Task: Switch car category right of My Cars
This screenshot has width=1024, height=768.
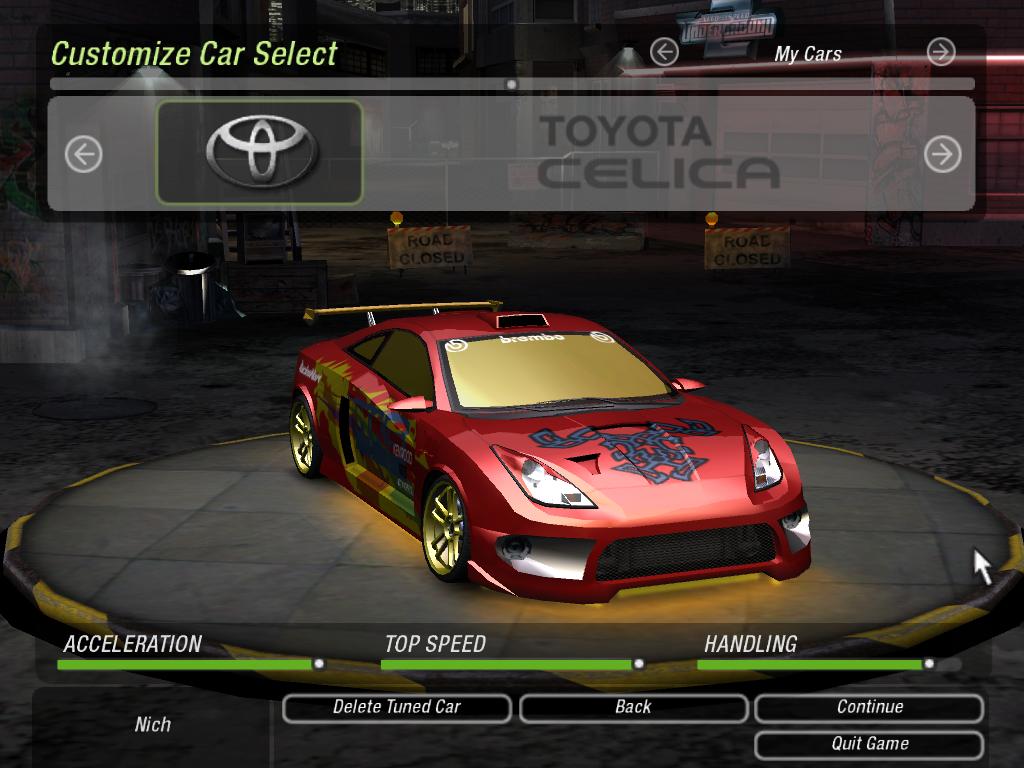Action: pos(941,52)
